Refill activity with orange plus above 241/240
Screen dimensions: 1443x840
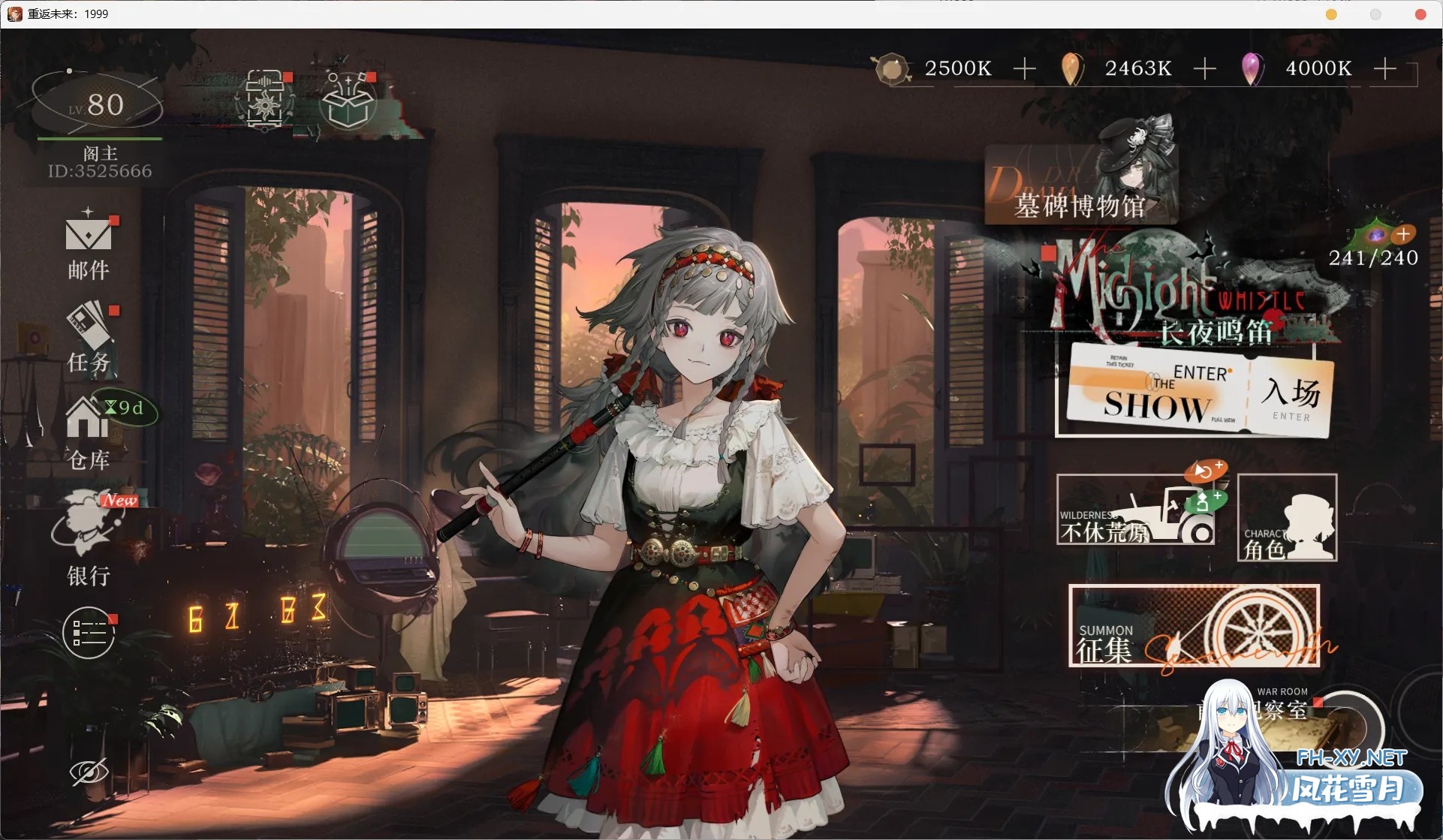pyautogui.click(x=1403, y=234)
